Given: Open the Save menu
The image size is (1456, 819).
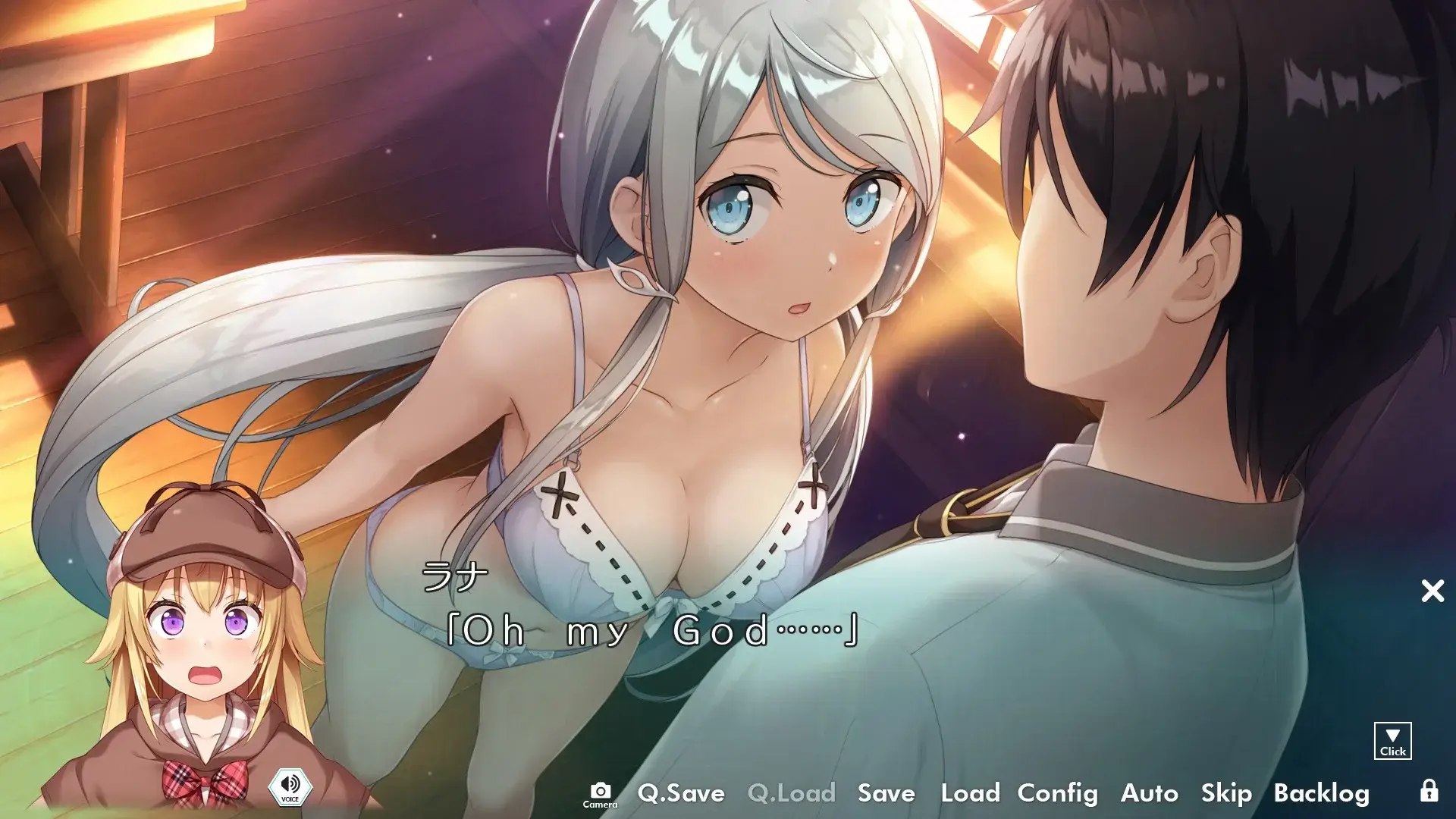Looking at the screenshot, I should tap(886, 793).
